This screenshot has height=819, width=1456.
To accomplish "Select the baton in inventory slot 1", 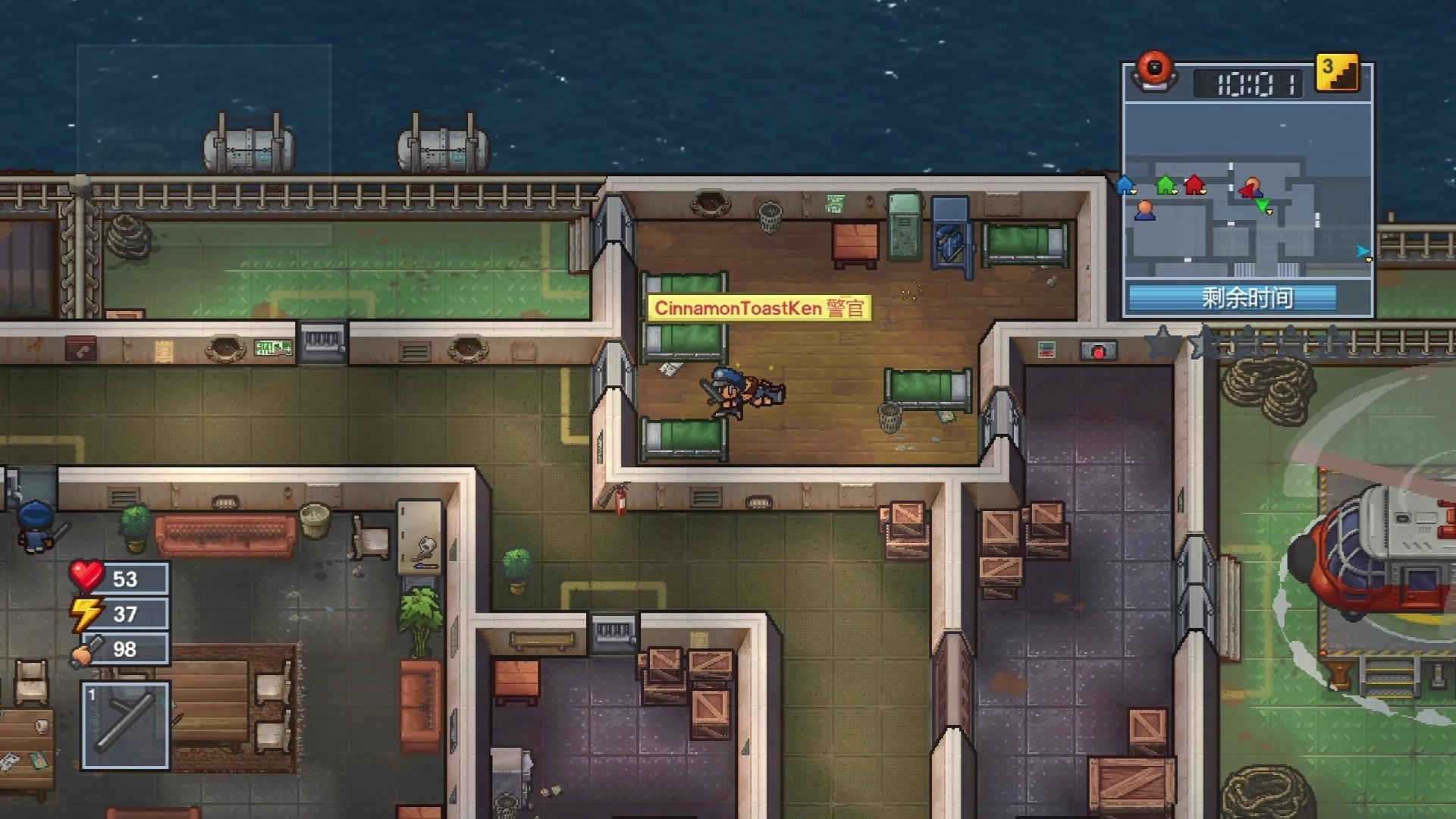I will 126,725.
